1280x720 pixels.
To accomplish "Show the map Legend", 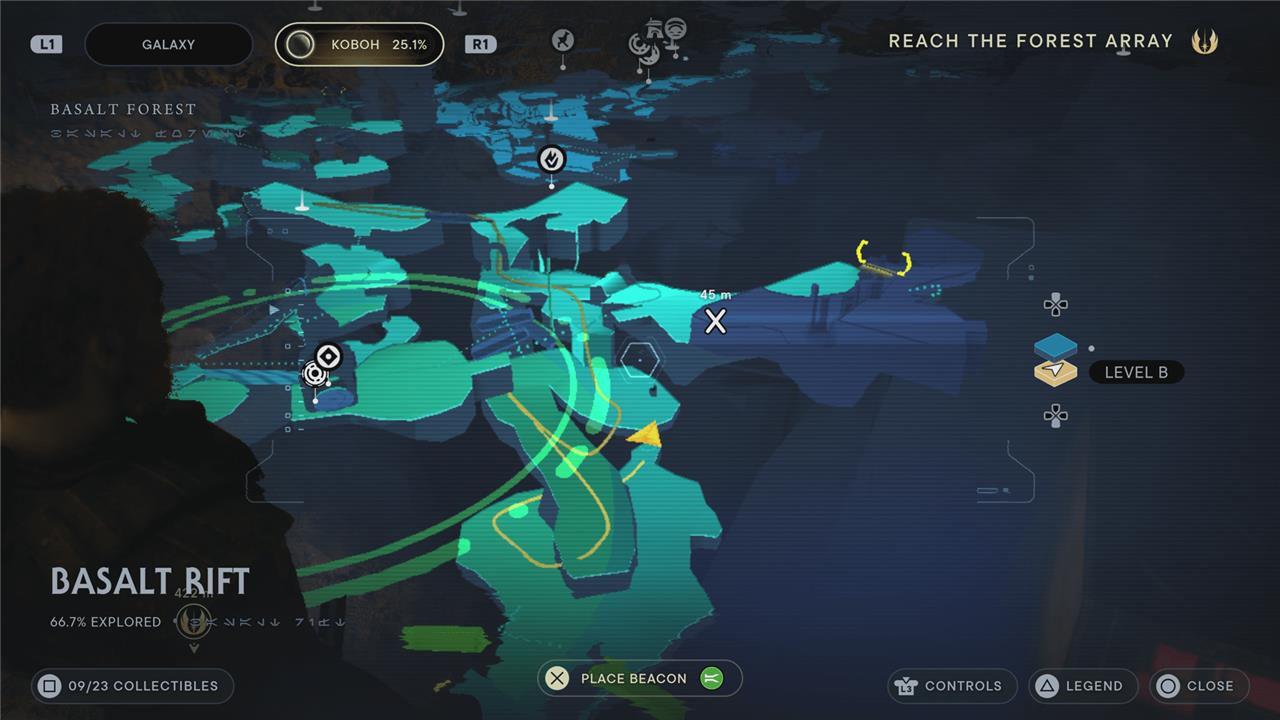I will [x=1083, y=686].
